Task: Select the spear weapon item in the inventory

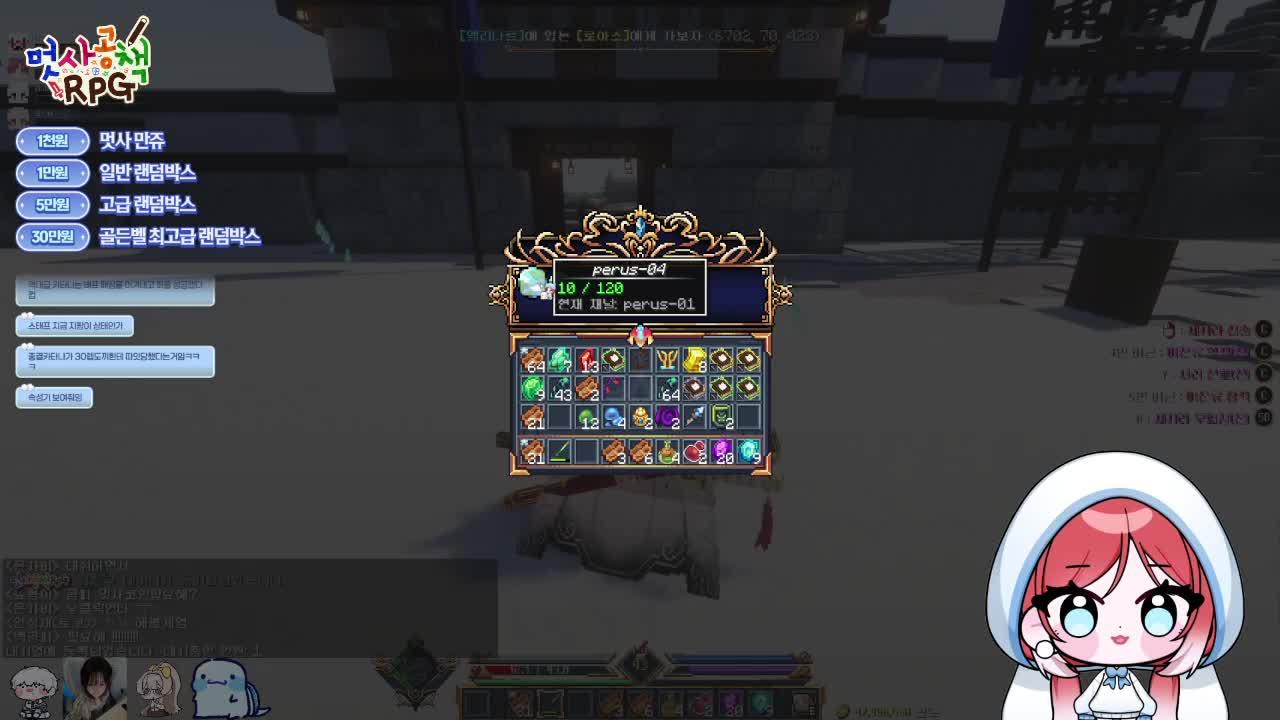Action: coord(693,416)
